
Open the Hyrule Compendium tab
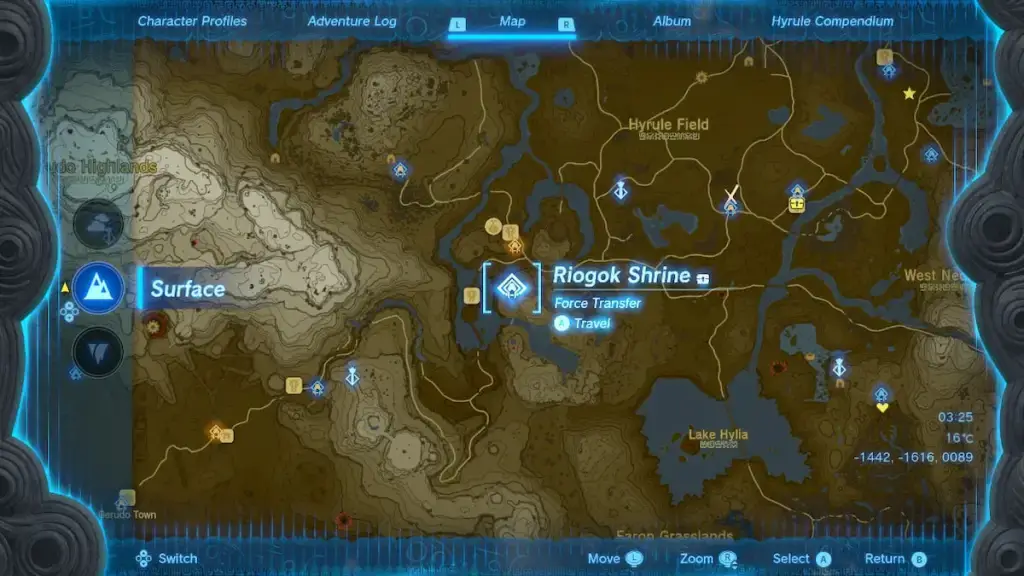[832, 21]
